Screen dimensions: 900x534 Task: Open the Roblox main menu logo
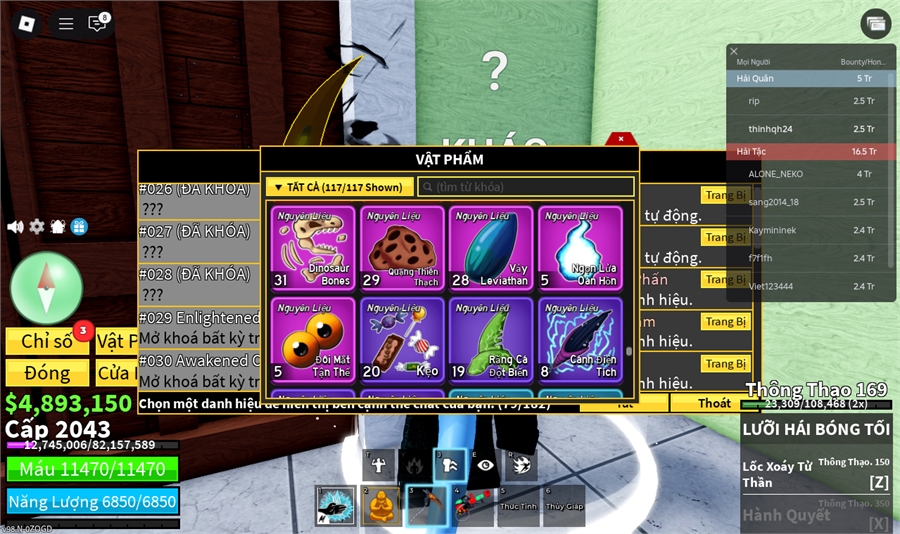tap(28, 23)
